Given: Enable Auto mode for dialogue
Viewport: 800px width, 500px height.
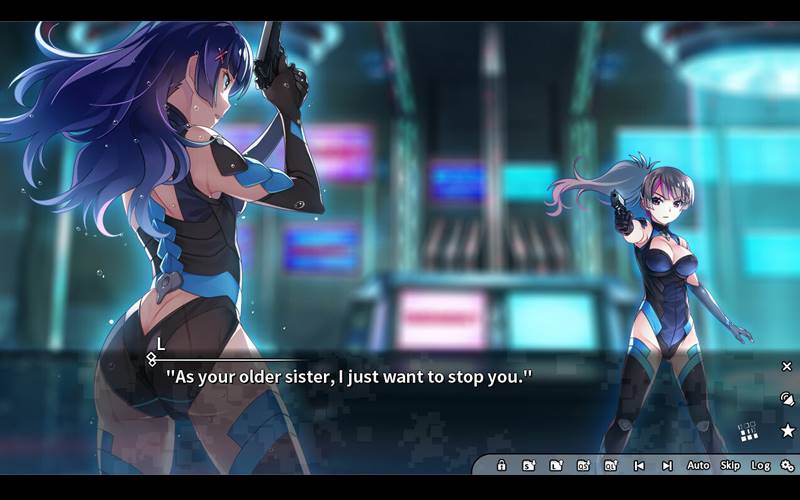Looking at the screenshot, I should [x=698, y=466].
